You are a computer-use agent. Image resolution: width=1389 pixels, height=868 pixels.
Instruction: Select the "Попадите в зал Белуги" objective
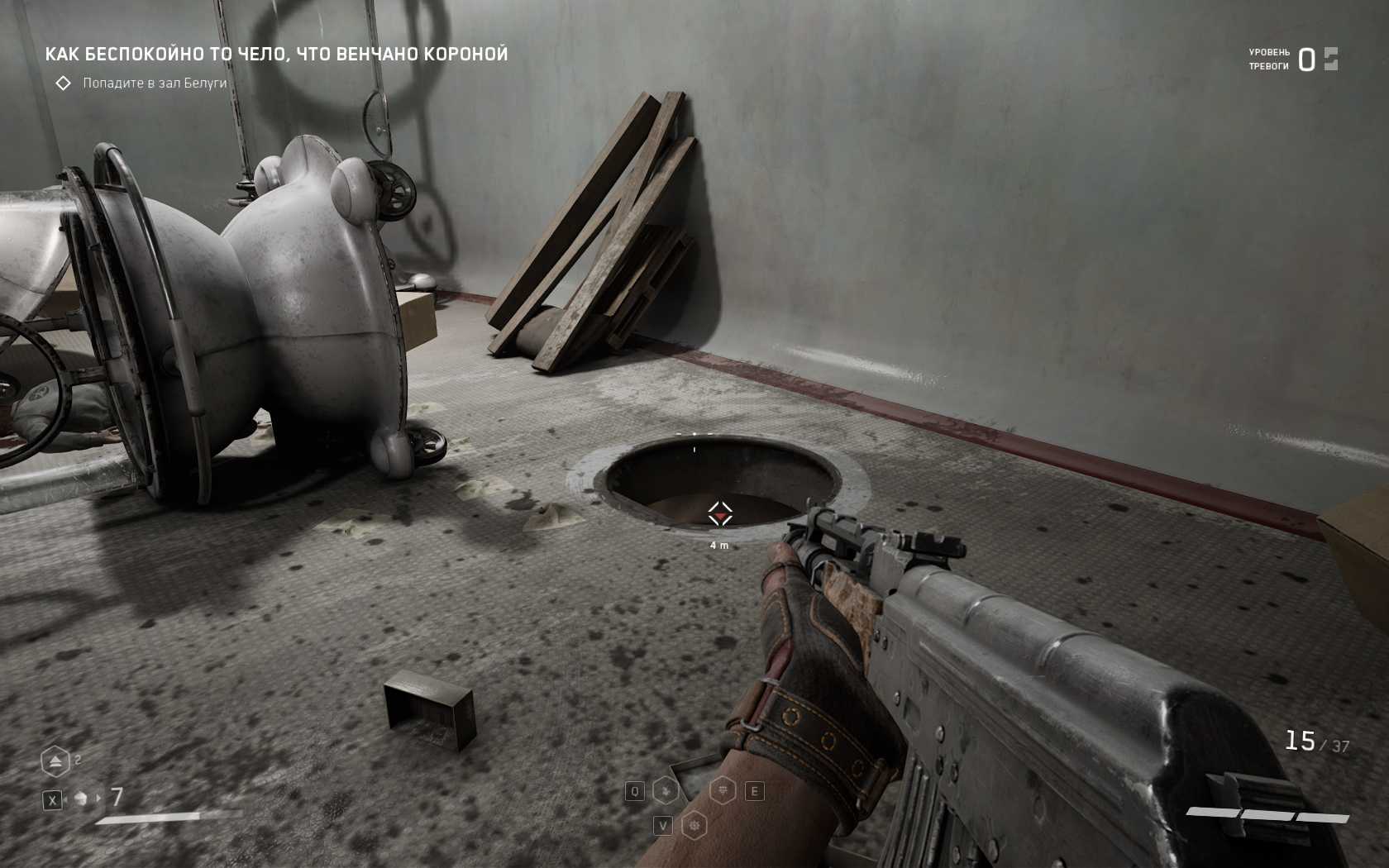click(x=154, y=83)
